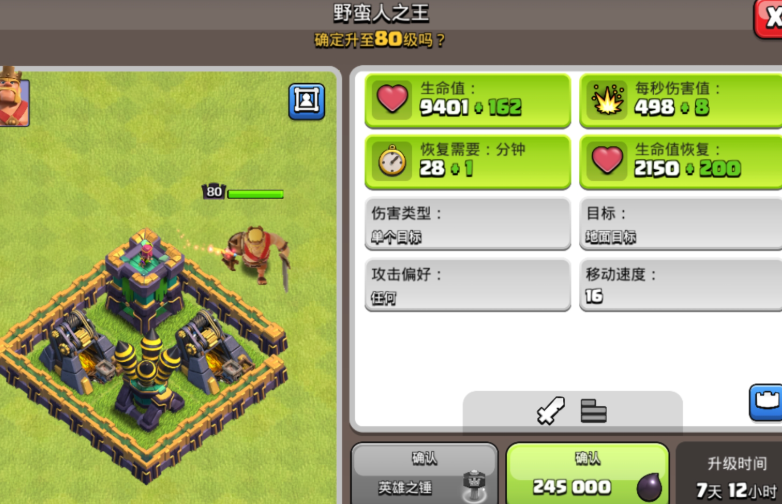Image resolution: width=782 pixels, height=504 pixels.
Task: Select the Barbarian King portrait thumbnail
Action: [14, 97]
